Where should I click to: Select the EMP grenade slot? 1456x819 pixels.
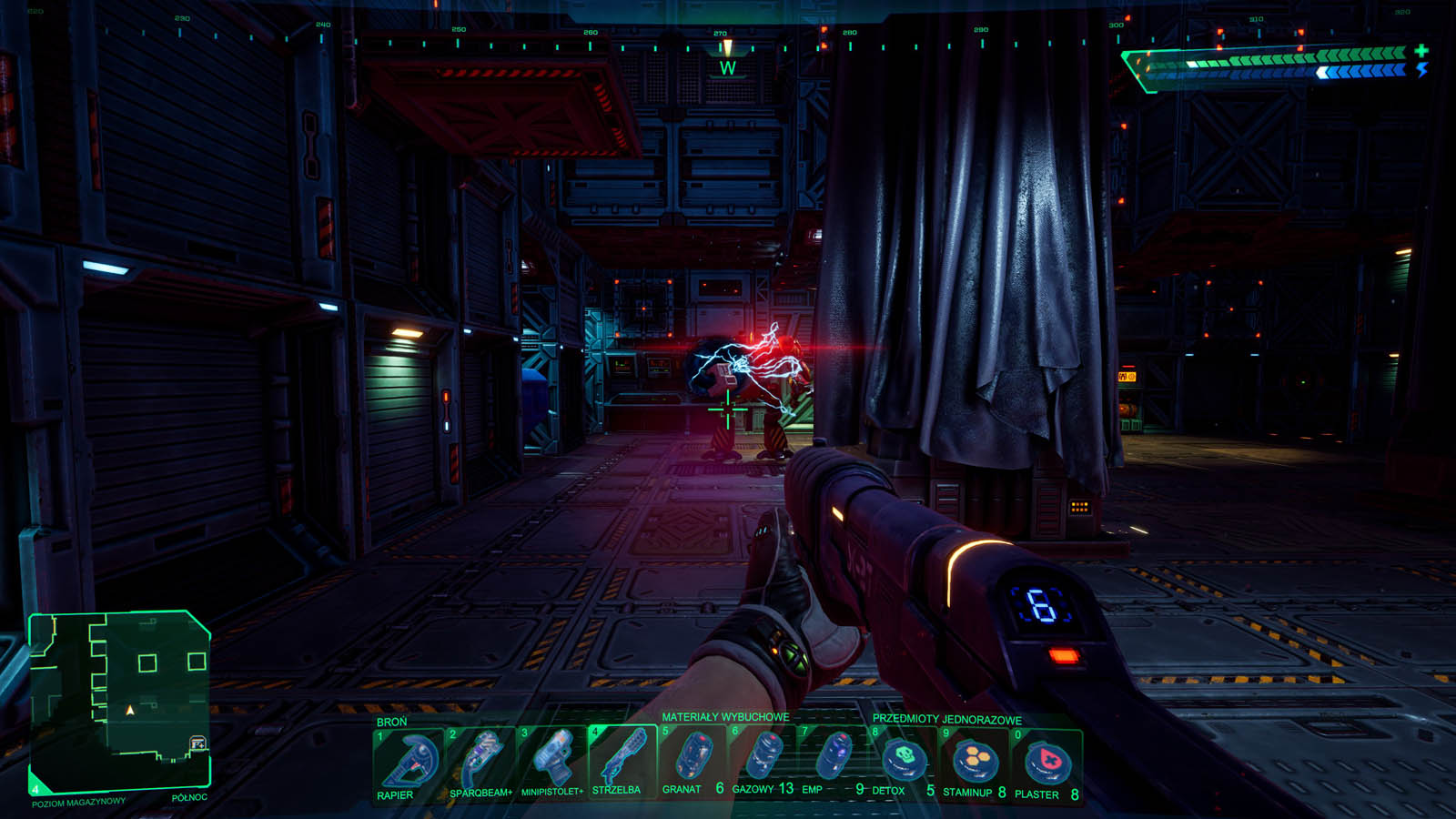click(x=833, y=761)
